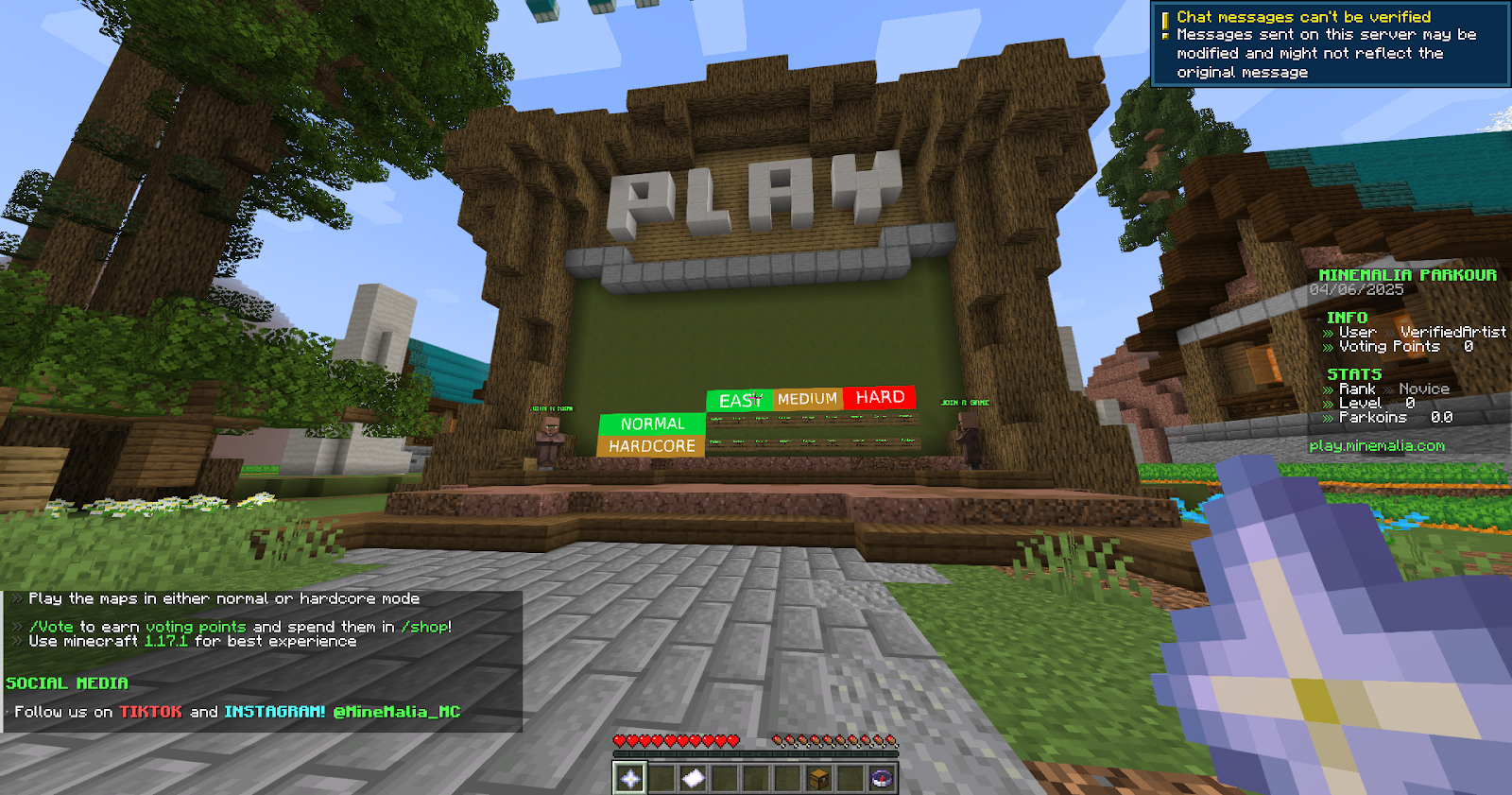The image size is (1512, 795).
Task: Select the white dye item in the hotbar
Action: pyautogui.click(x=694, y=780)
